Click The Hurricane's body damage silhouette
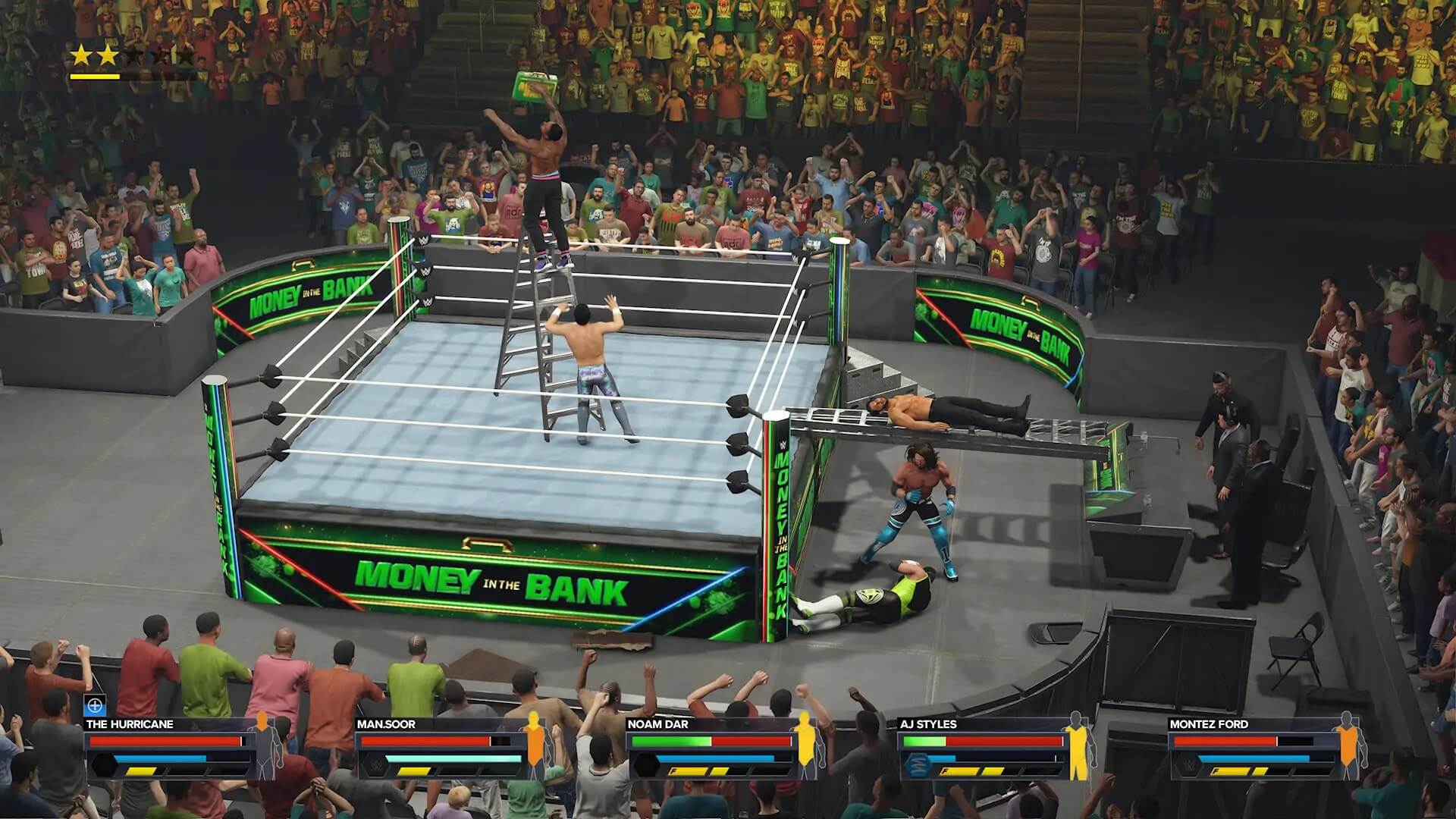The height and width of the screenshot is (819, 1456). pos(263,745)
